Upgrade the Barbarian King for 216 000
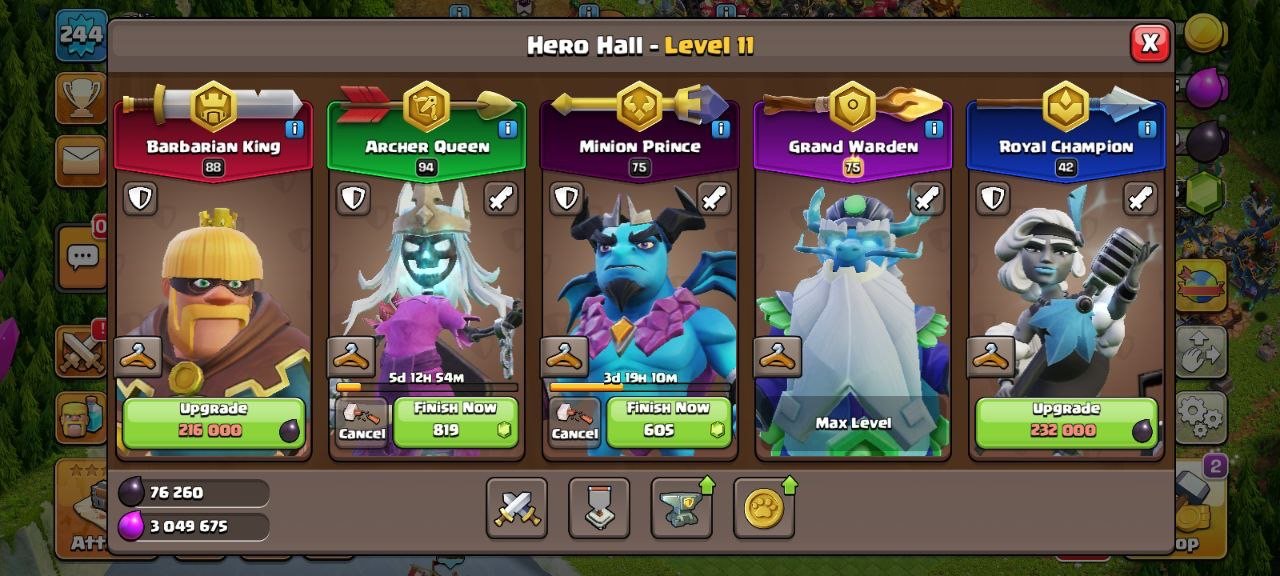The image size is (1280, 576). coord(213,422)
